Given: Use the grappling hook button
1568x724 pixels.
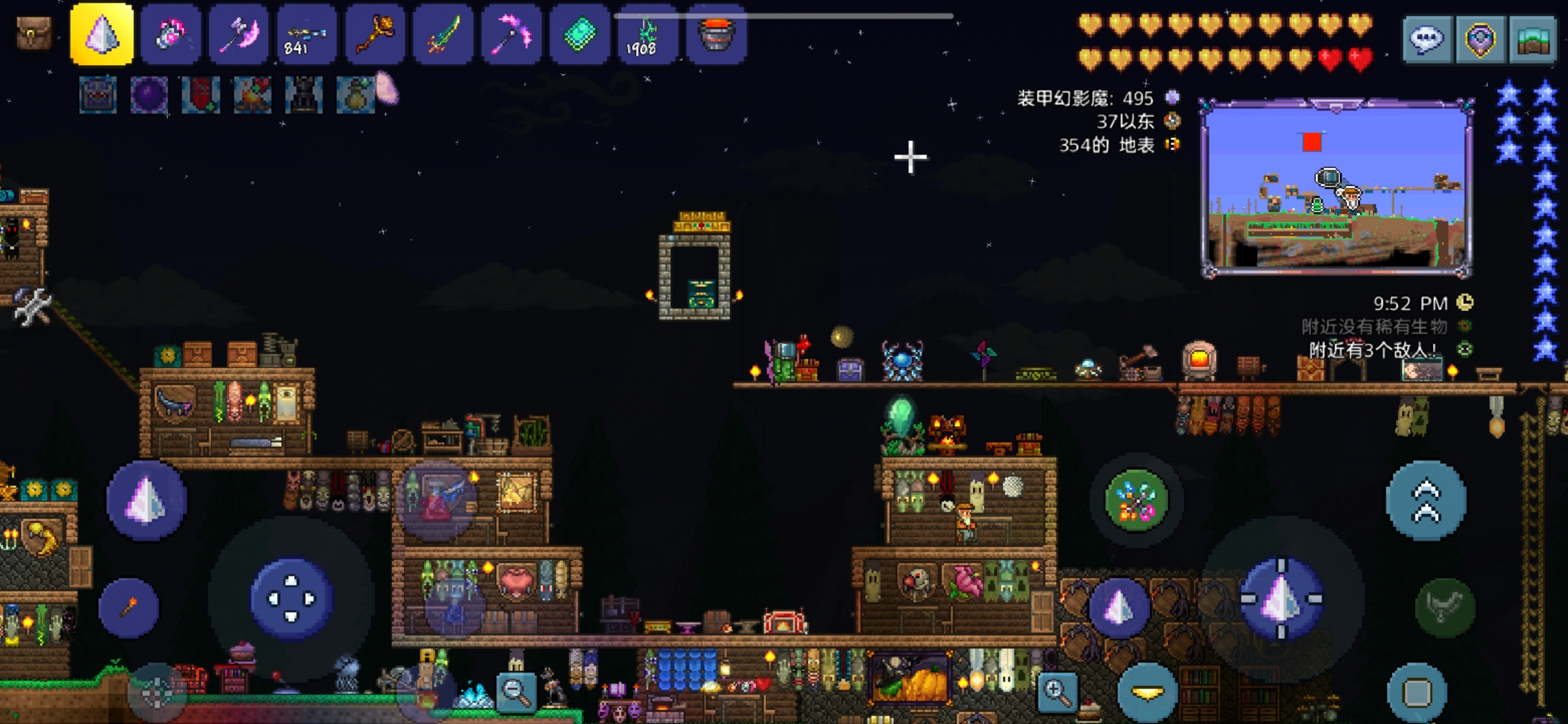Looking at the screenshot, I should coord(1445,607).
